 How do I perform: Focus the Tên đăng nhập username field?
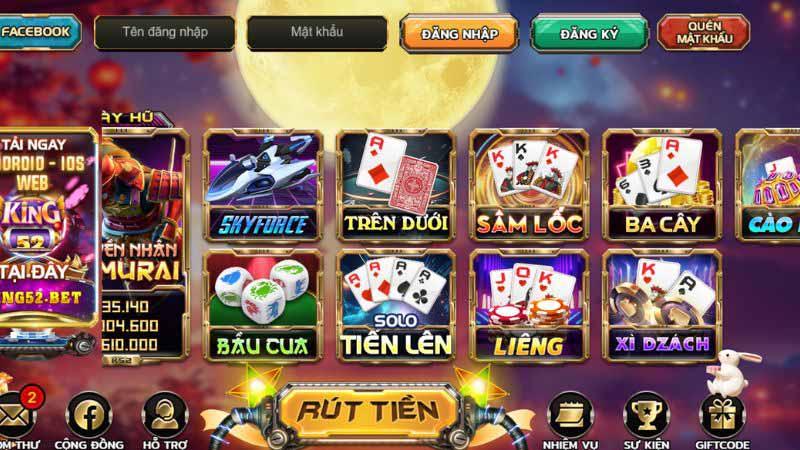(x=165, y=32)
